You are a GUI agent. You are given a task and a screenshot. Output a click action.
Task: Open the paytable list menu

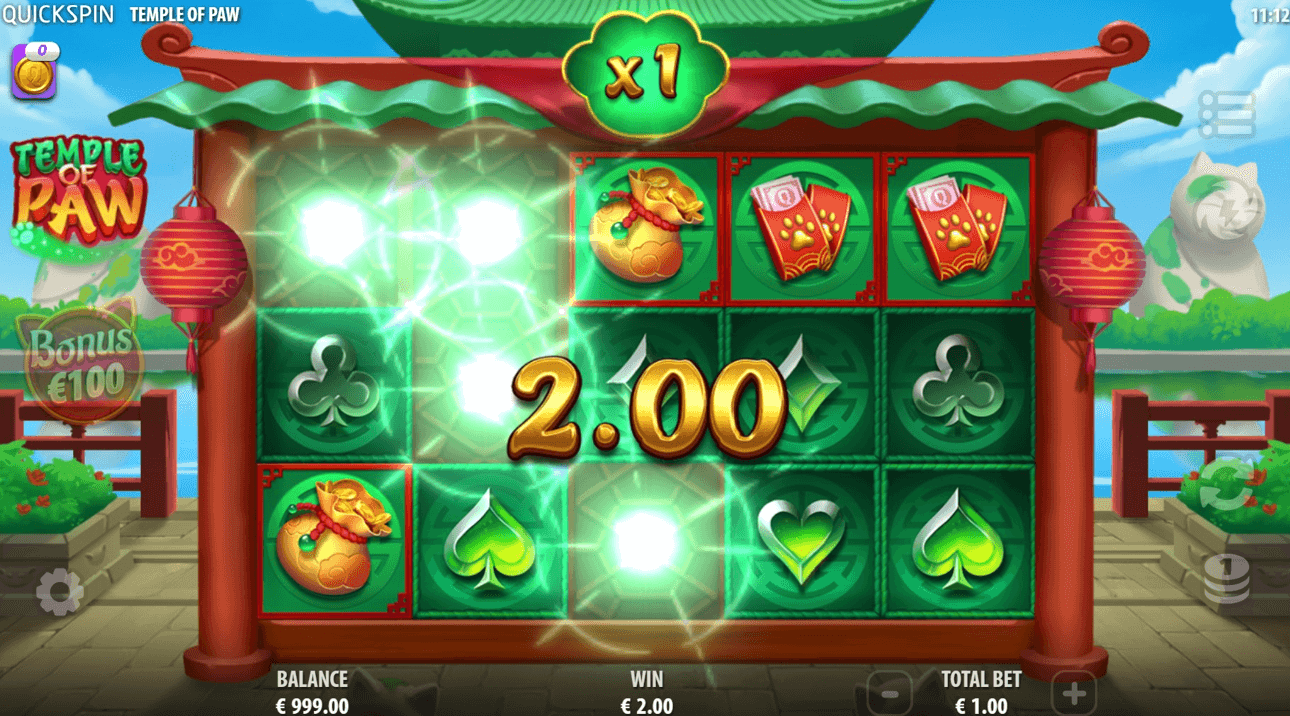pyautogui.click(x=1227, y=115)
